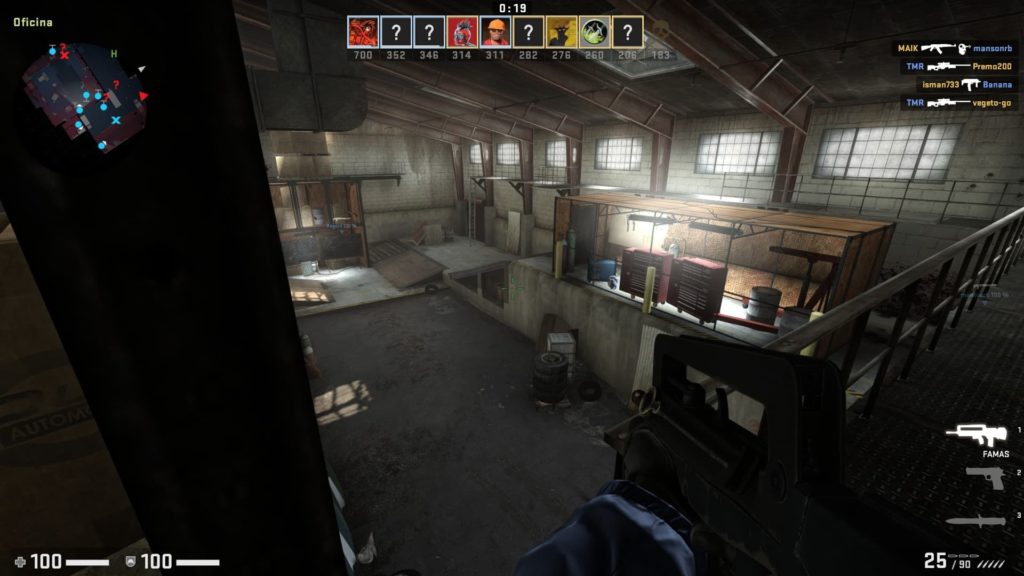Switch to the pistol weapon slot
The width and height of the screenshot is (1024, 576).
click(x=984, y=478)
